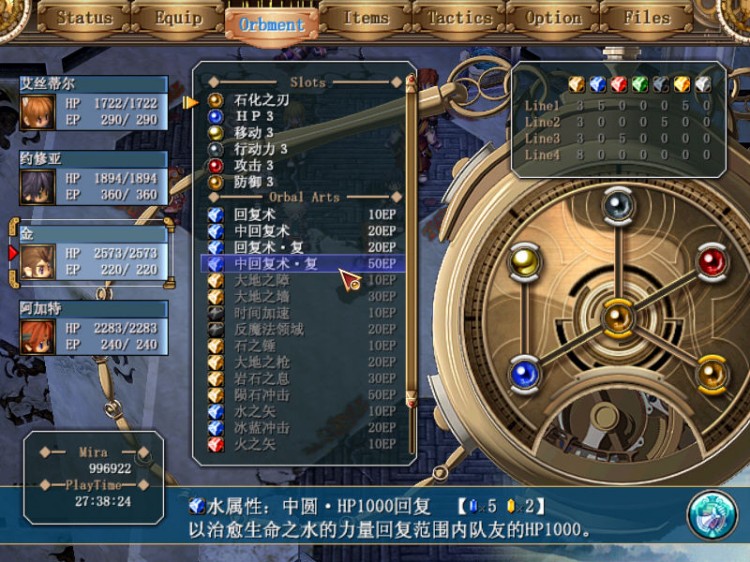The height and width of the screenshot is (562, 750).
Task: Open the Status tab
Action: [x=84, y=18]
